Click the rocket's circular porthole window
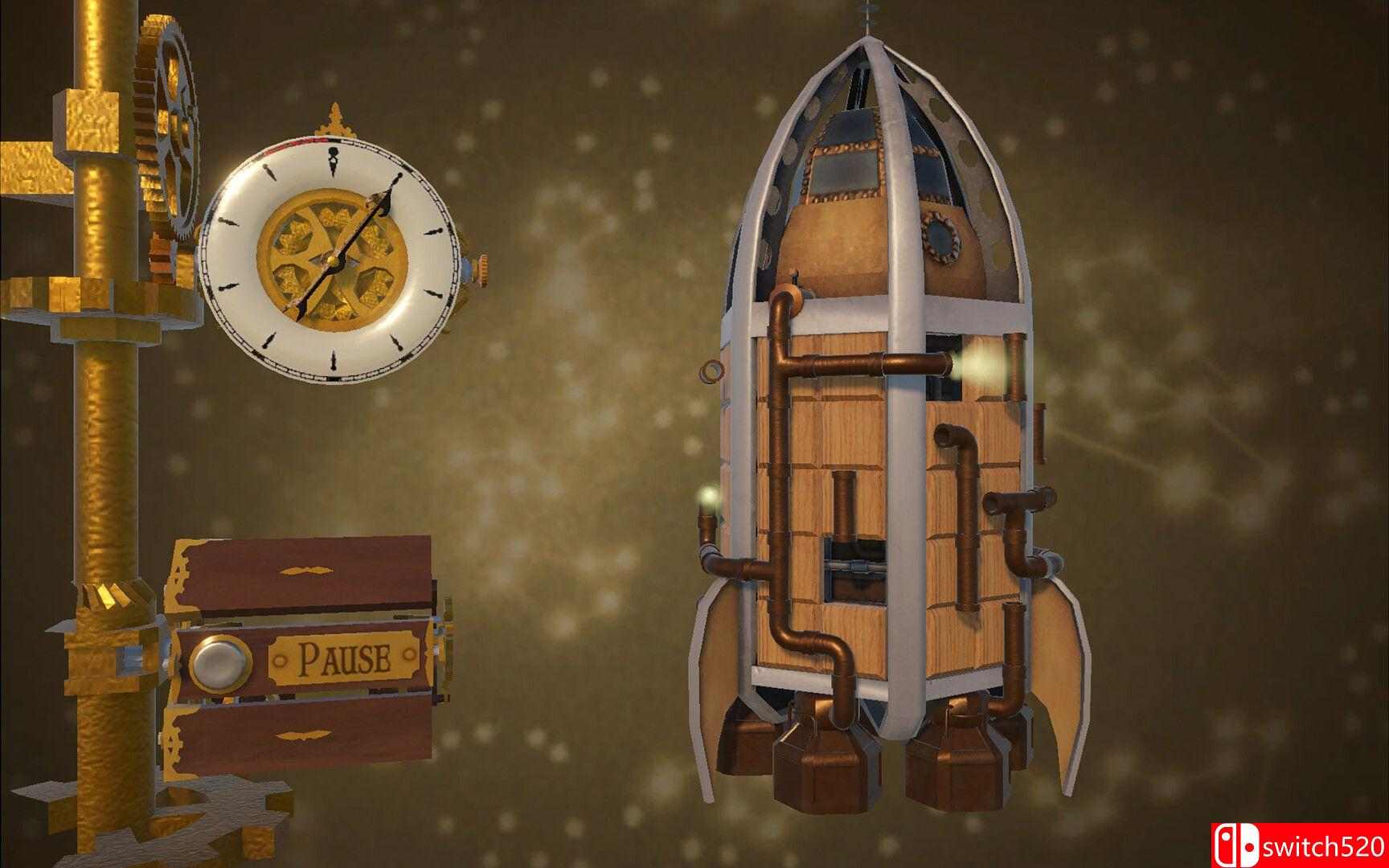 (940, 237)
